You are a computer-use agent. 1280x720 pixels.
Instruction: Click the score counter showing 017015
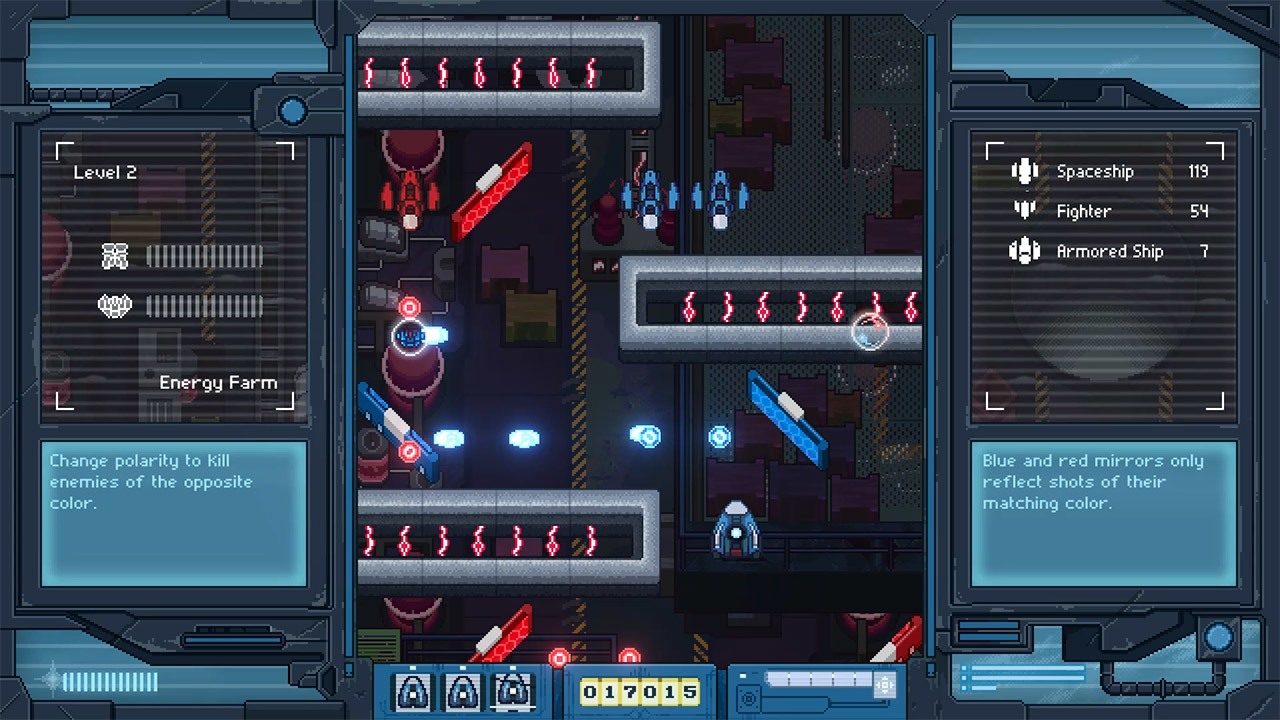[x=640, y=690]
